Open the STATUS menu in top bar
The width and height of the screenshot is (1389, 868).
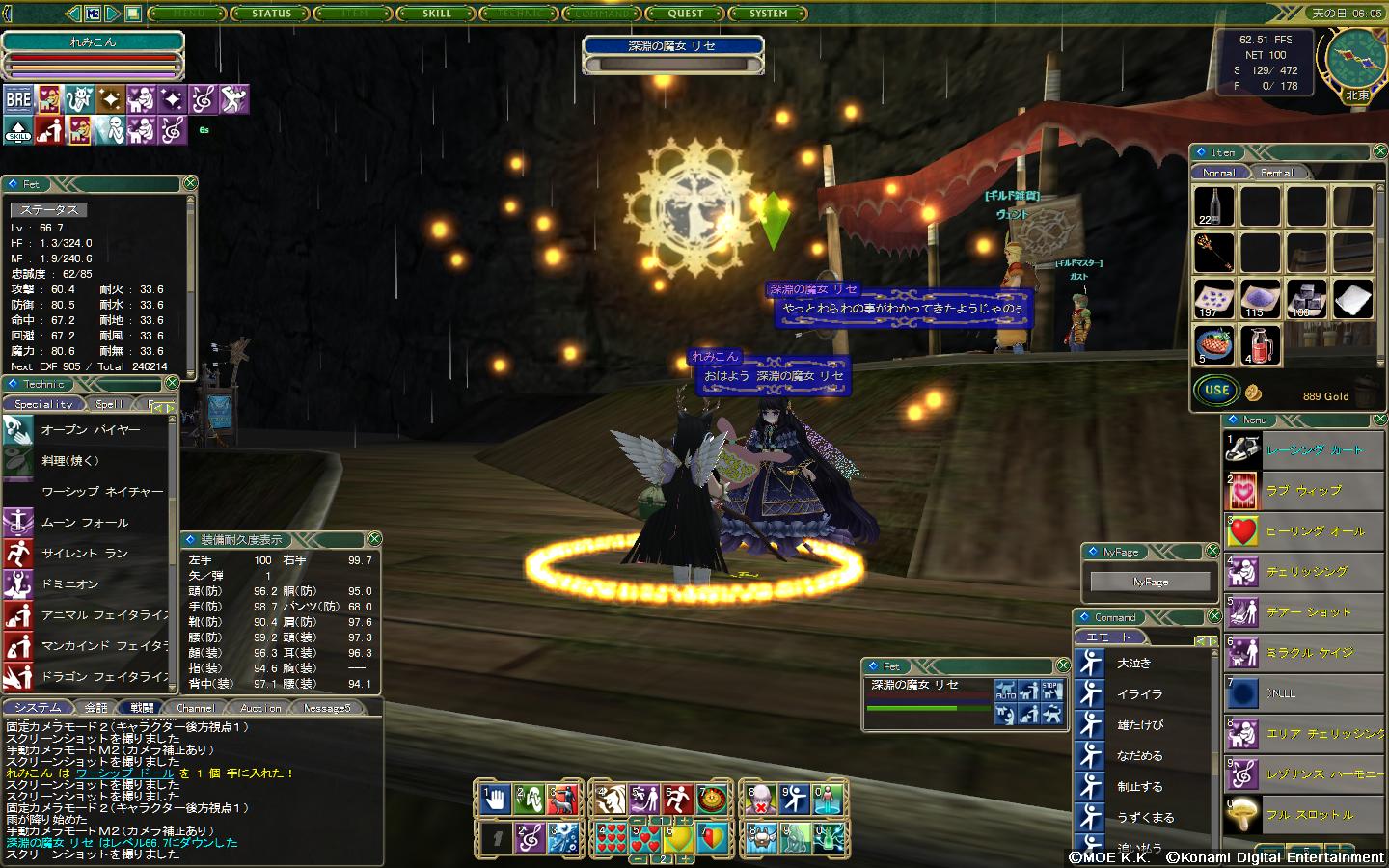tap(271, 14)
